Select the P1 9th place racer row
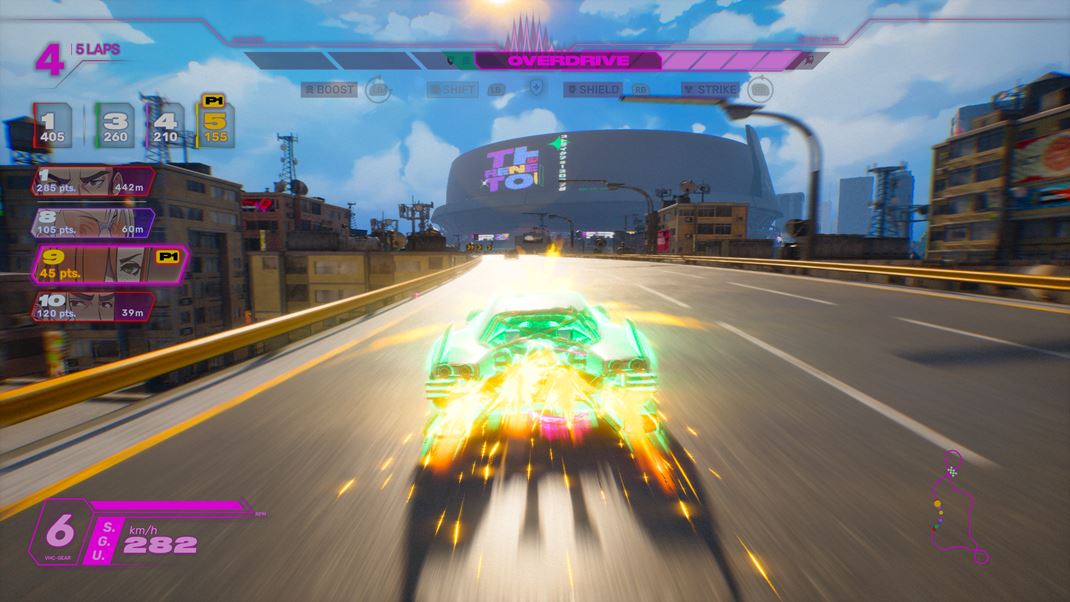The height and width of the screenshot is (602, 1070). [x=108, y=267]
